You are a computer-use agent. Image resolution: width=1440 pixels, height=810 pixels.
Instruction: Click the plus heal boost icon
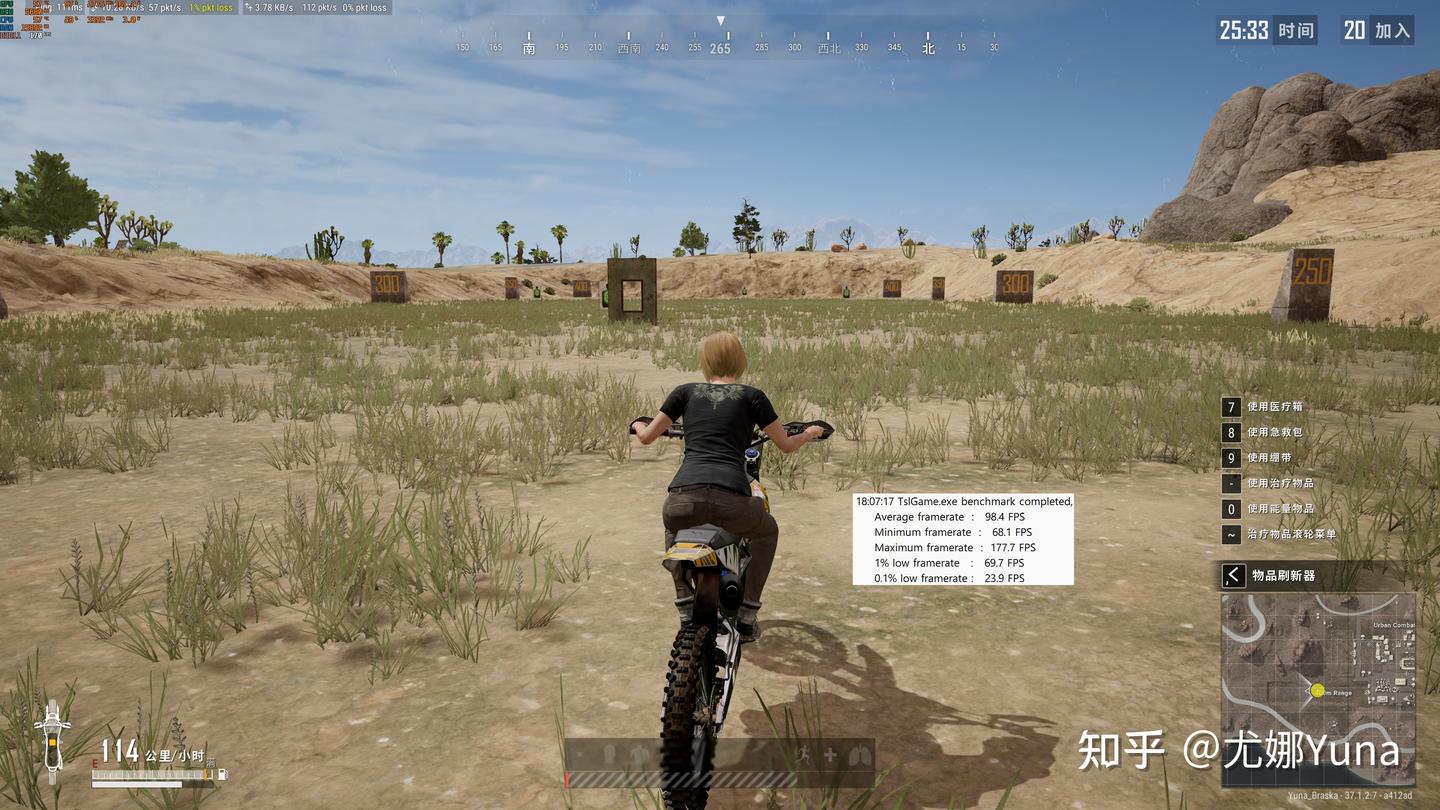tap(830, 755)
